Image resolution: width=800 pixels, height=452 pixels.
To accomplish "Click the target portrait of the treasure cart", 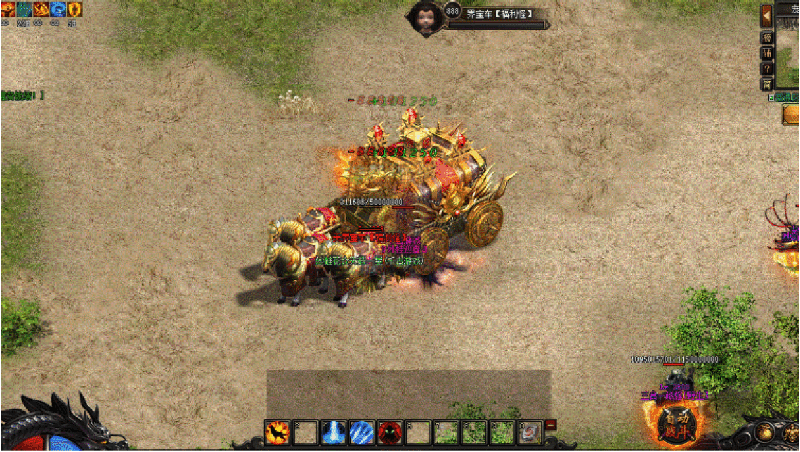I will (425, 19).
